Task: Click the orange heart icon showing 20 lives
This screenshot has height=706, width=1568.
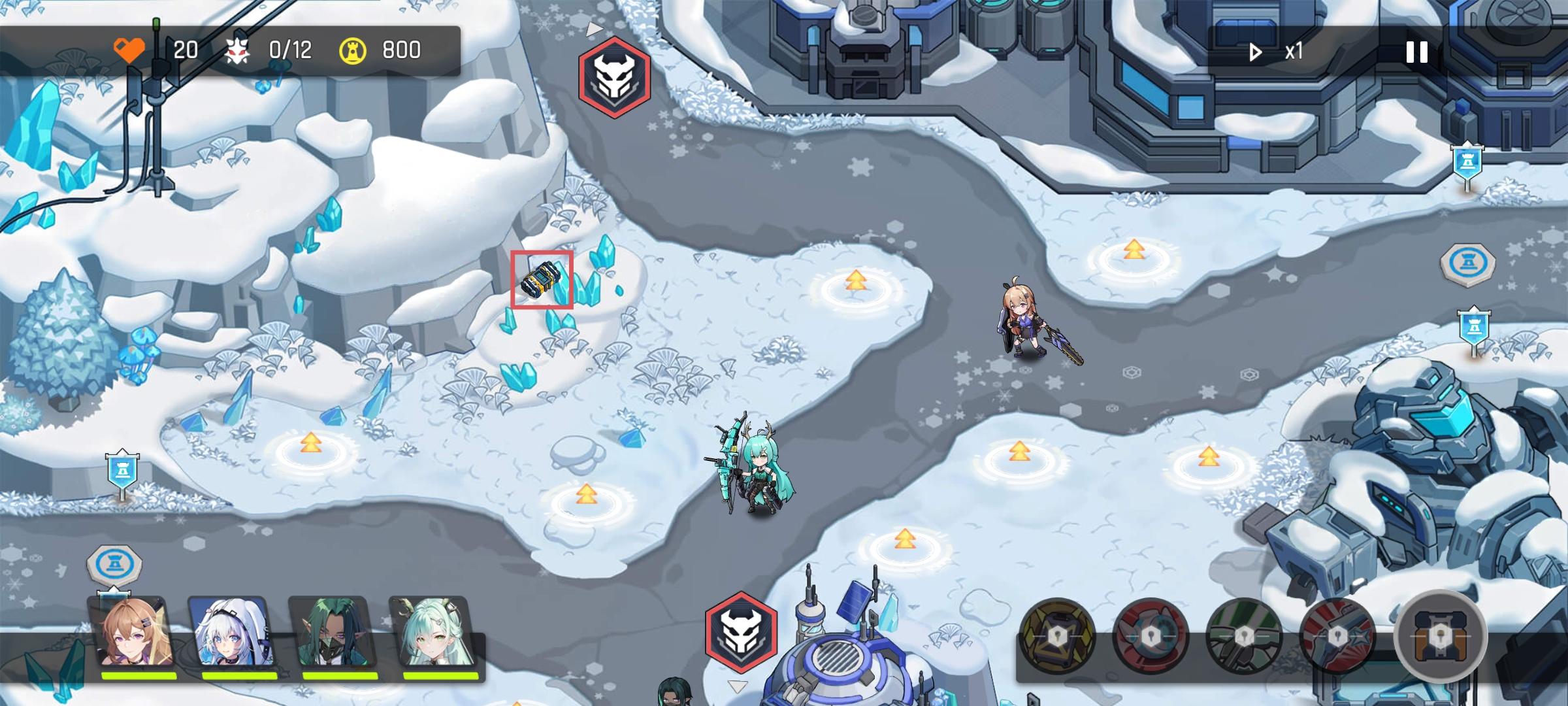Action: [129, 48]
